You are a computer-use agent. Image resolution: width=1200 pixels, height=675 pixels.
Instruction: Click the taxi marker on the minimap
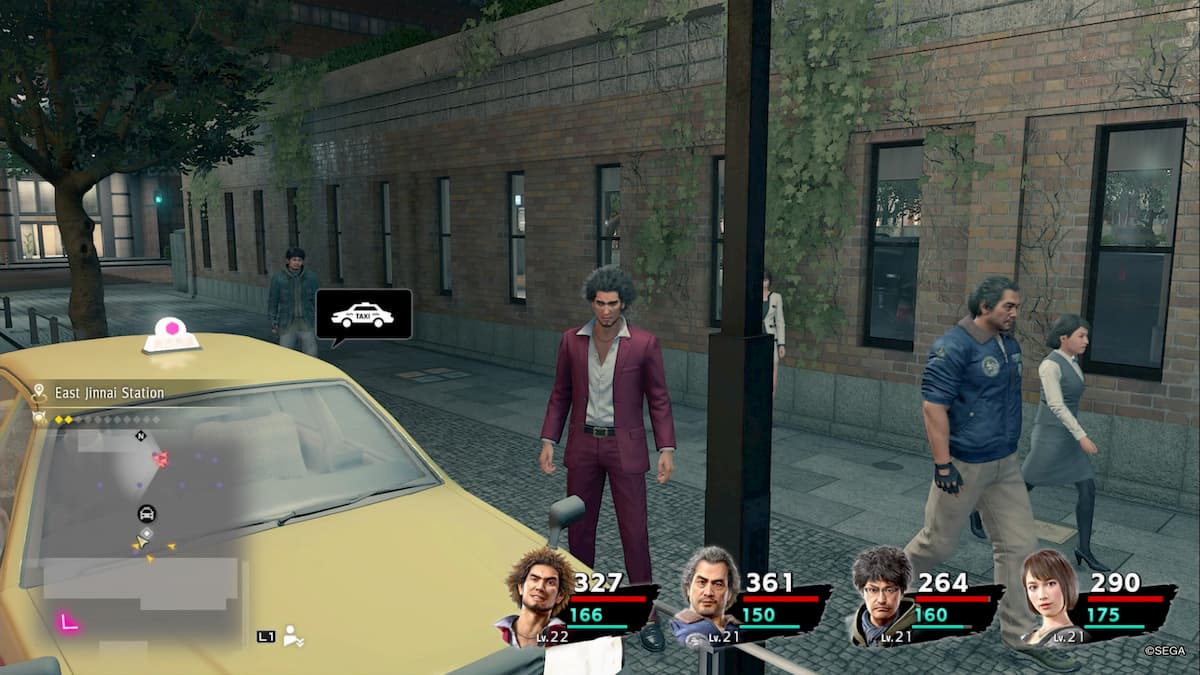(147, 514)
